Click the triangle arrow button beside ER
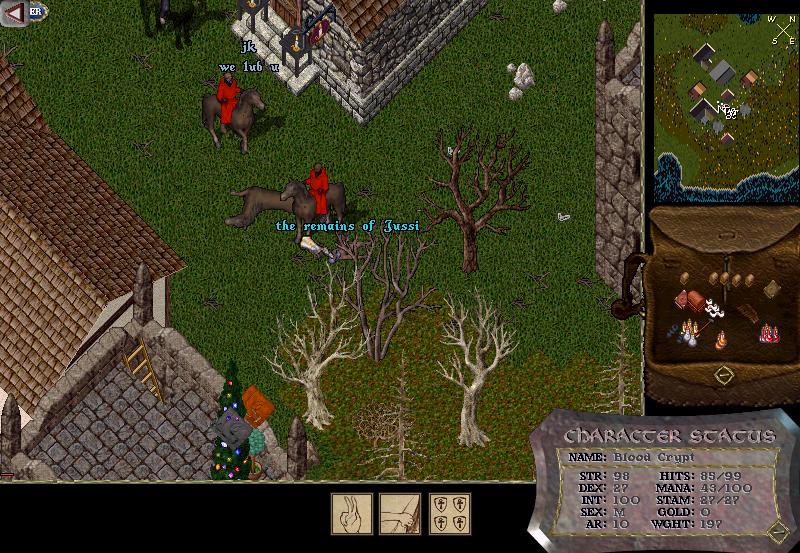 tap(14, 13)
